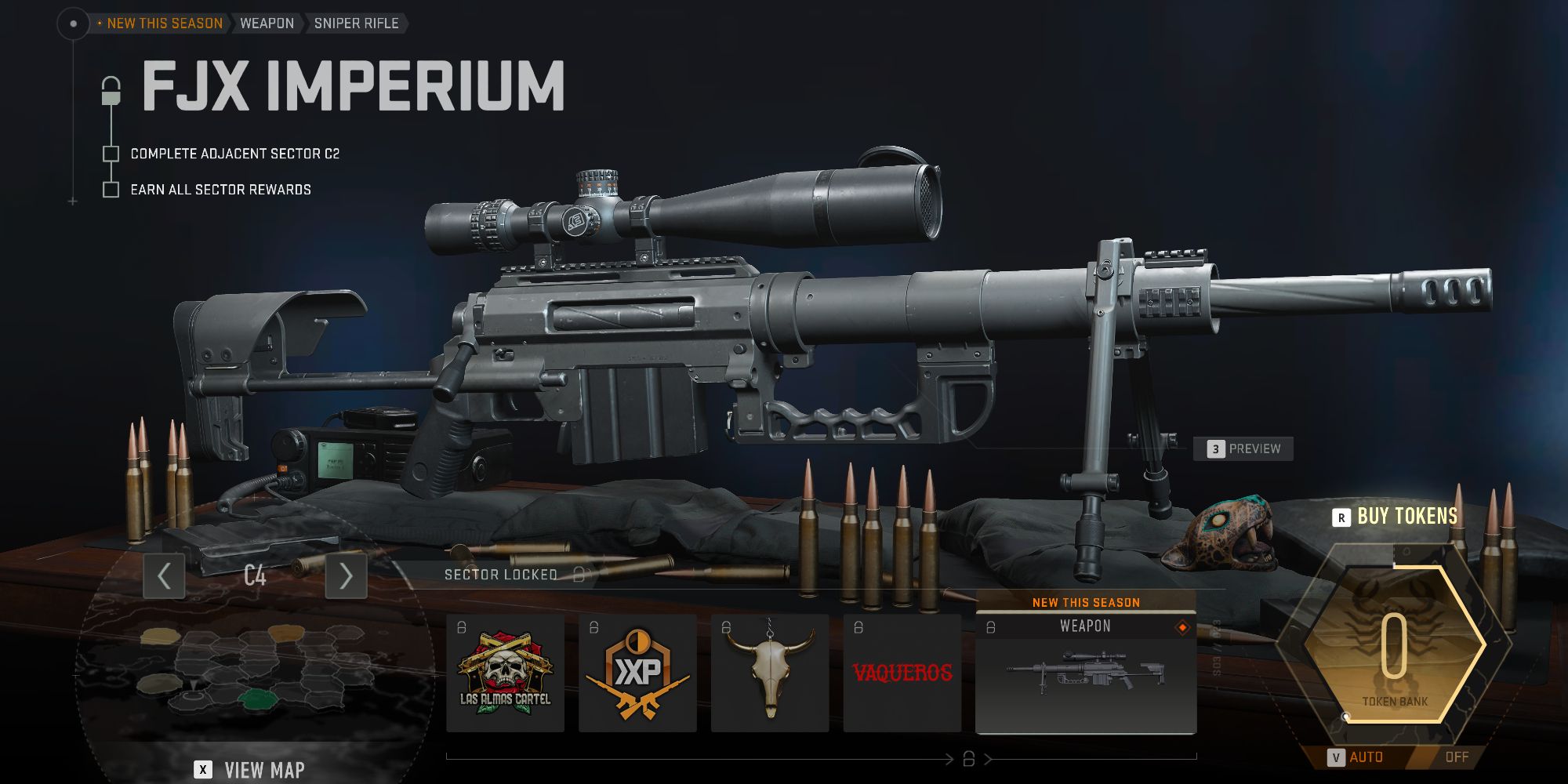1568x784 pixels.
Task: Switch to the Weapon breadcrumb tab
Action: click(x=267, y=23)
